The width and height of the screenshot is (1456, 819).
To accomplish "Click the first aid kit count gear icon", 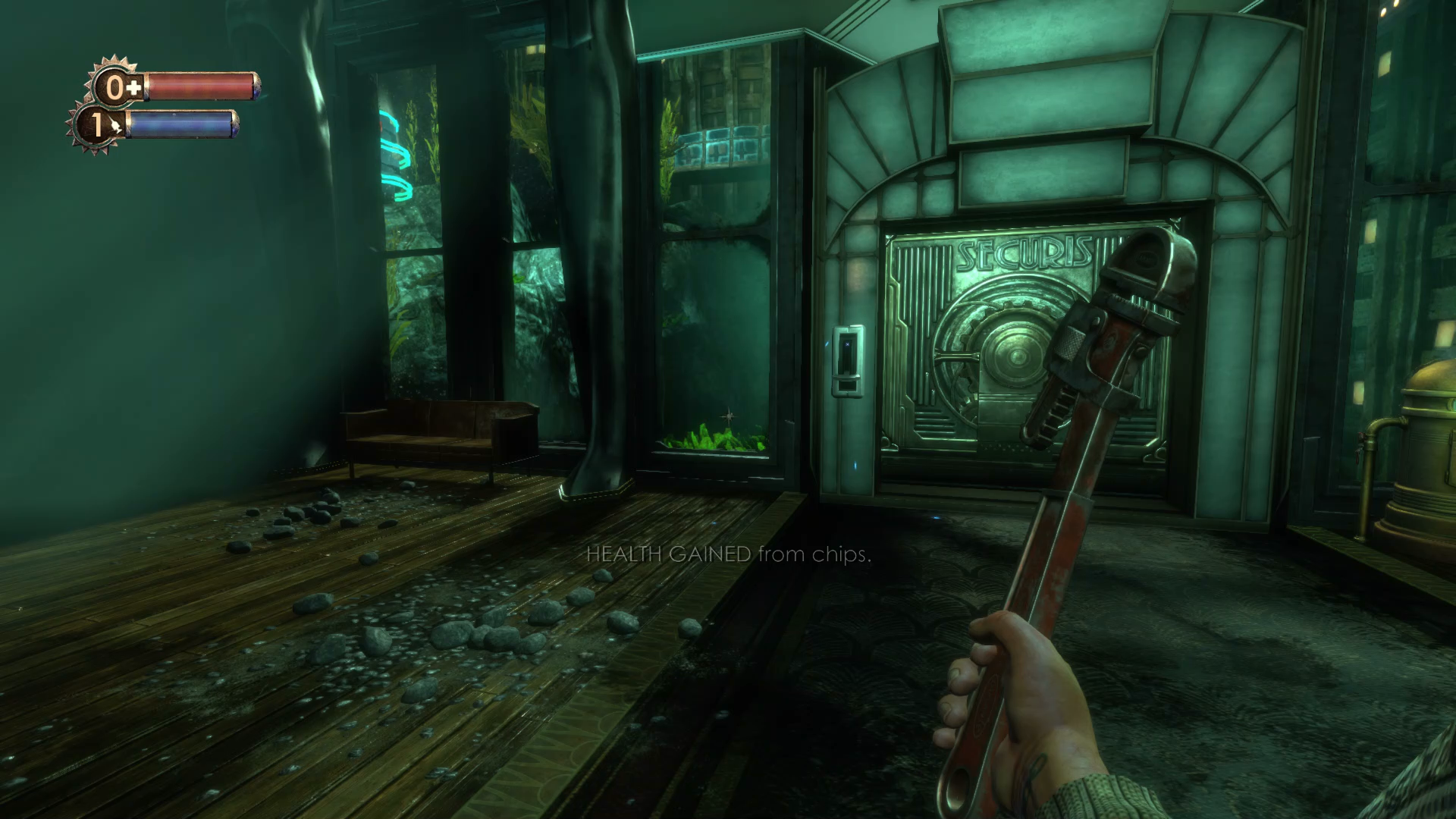I will click(x=116, y=86).
